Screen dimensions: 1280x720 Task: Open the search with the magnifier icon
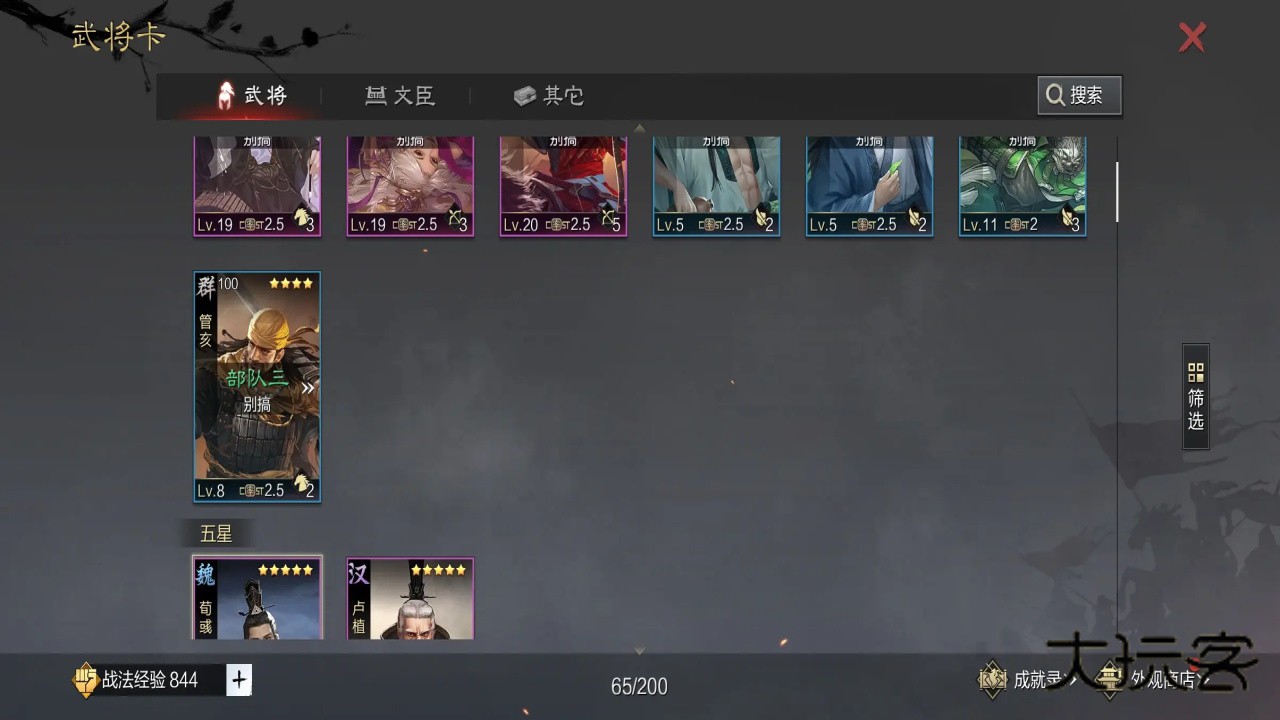click(1056, 95)
